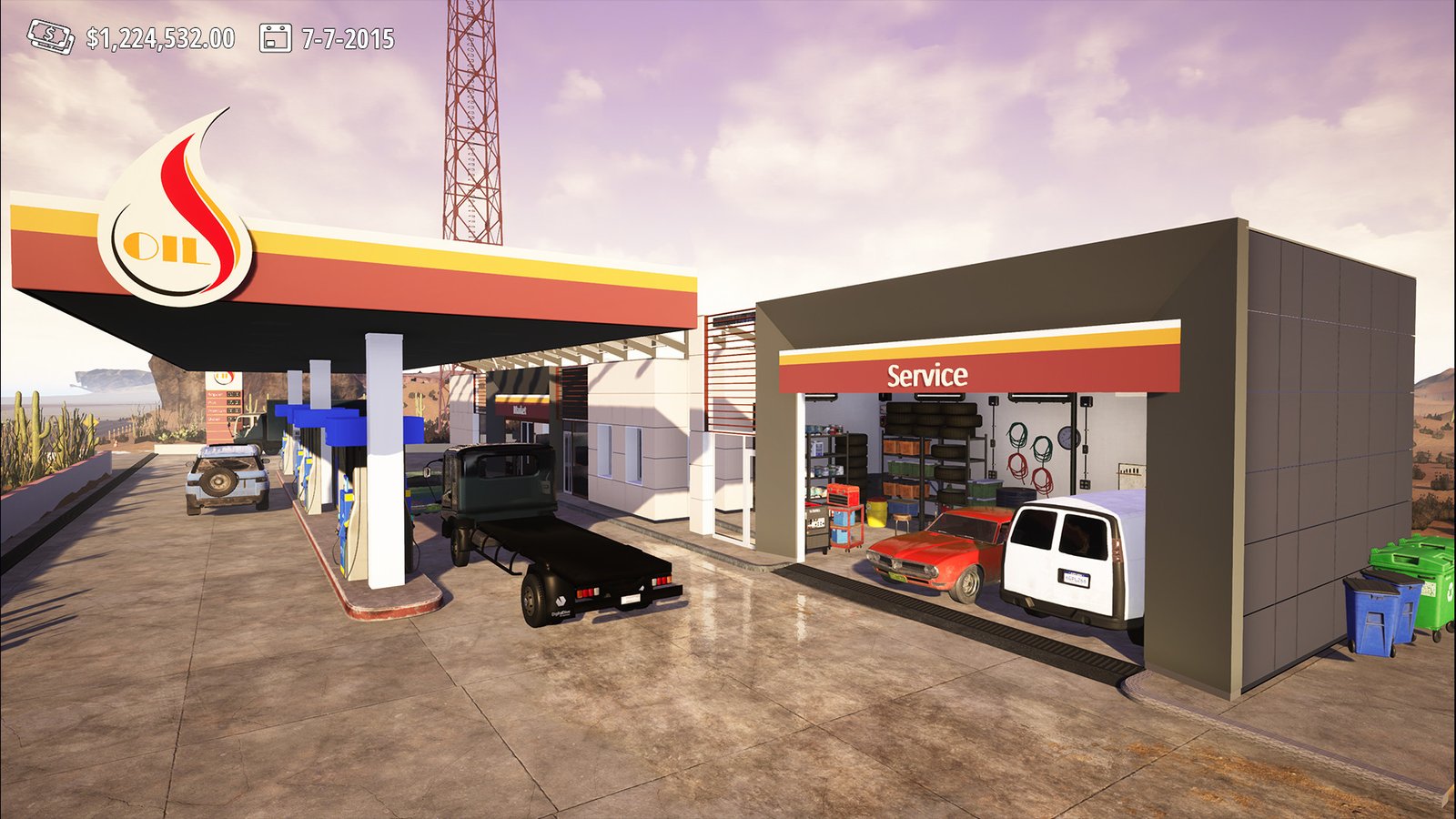Select the OIL flame logo on canopy
The height and width of the screenshot is (819, 1456).
pyautogui.click(x=182, y=196)
